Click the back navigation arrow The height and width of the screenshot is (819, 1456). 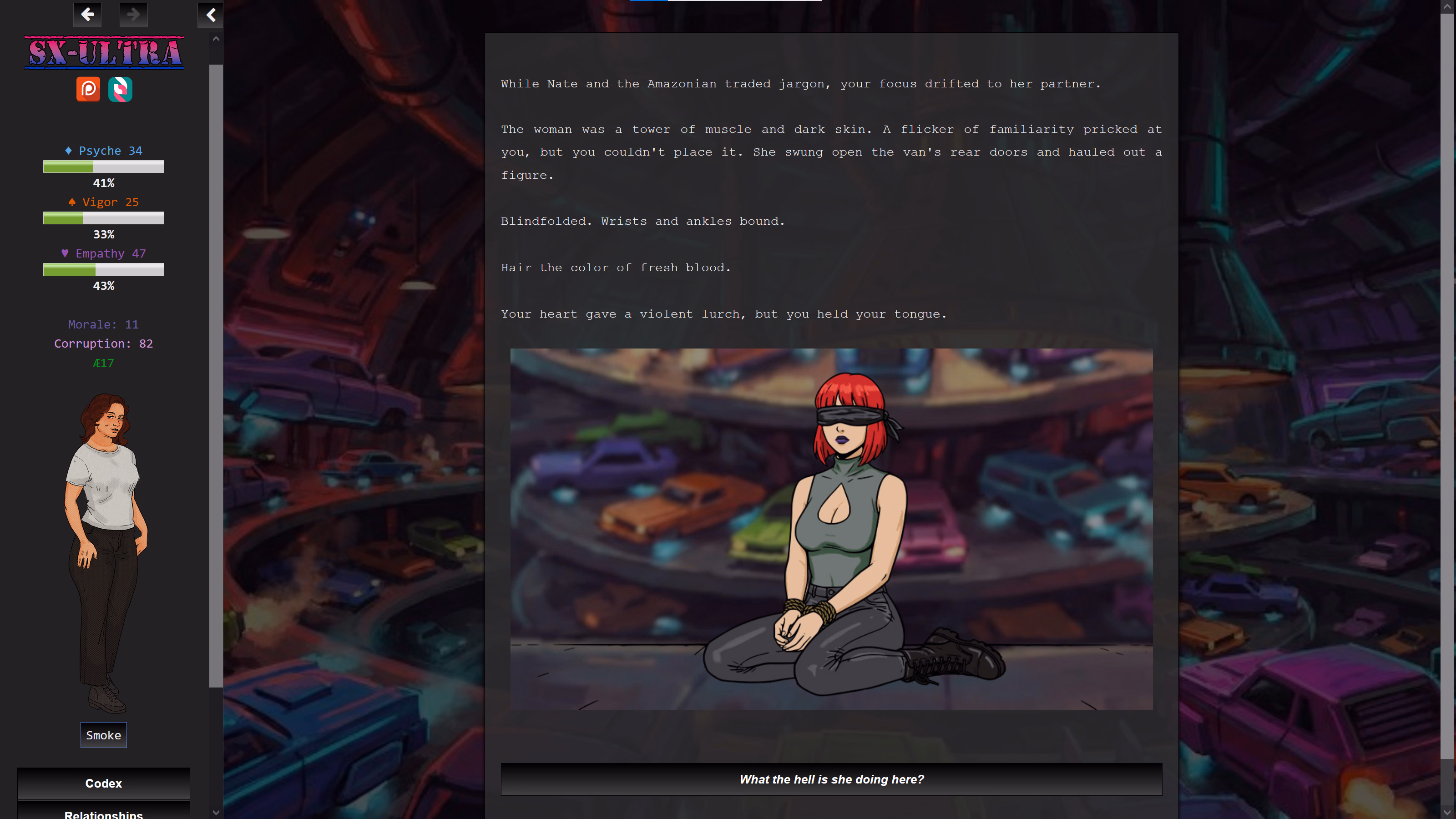[87, 15]
